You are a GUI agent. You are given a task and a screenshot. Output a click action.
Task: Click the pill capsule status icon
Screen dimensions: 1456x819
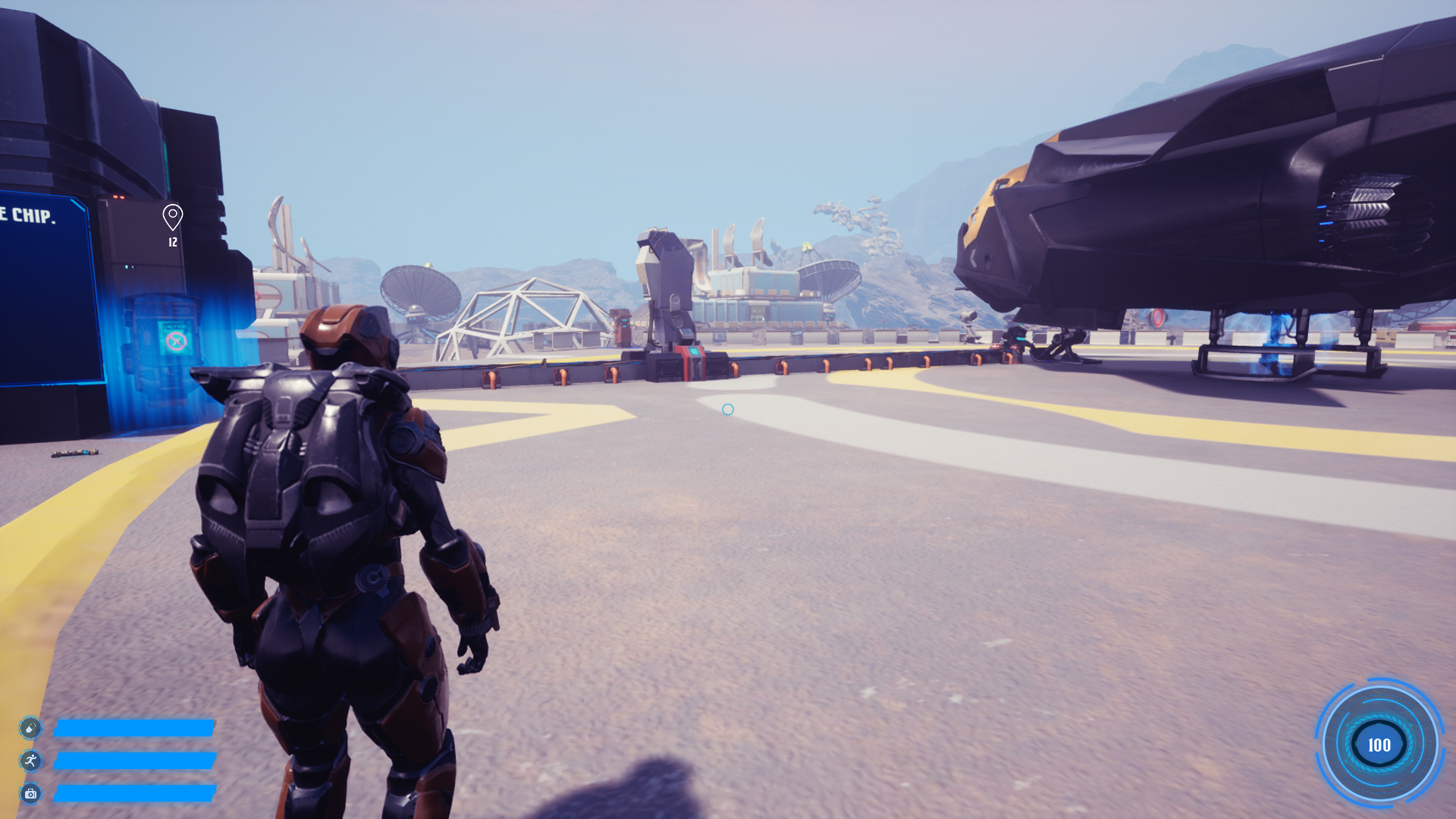[x=30, y=728]
